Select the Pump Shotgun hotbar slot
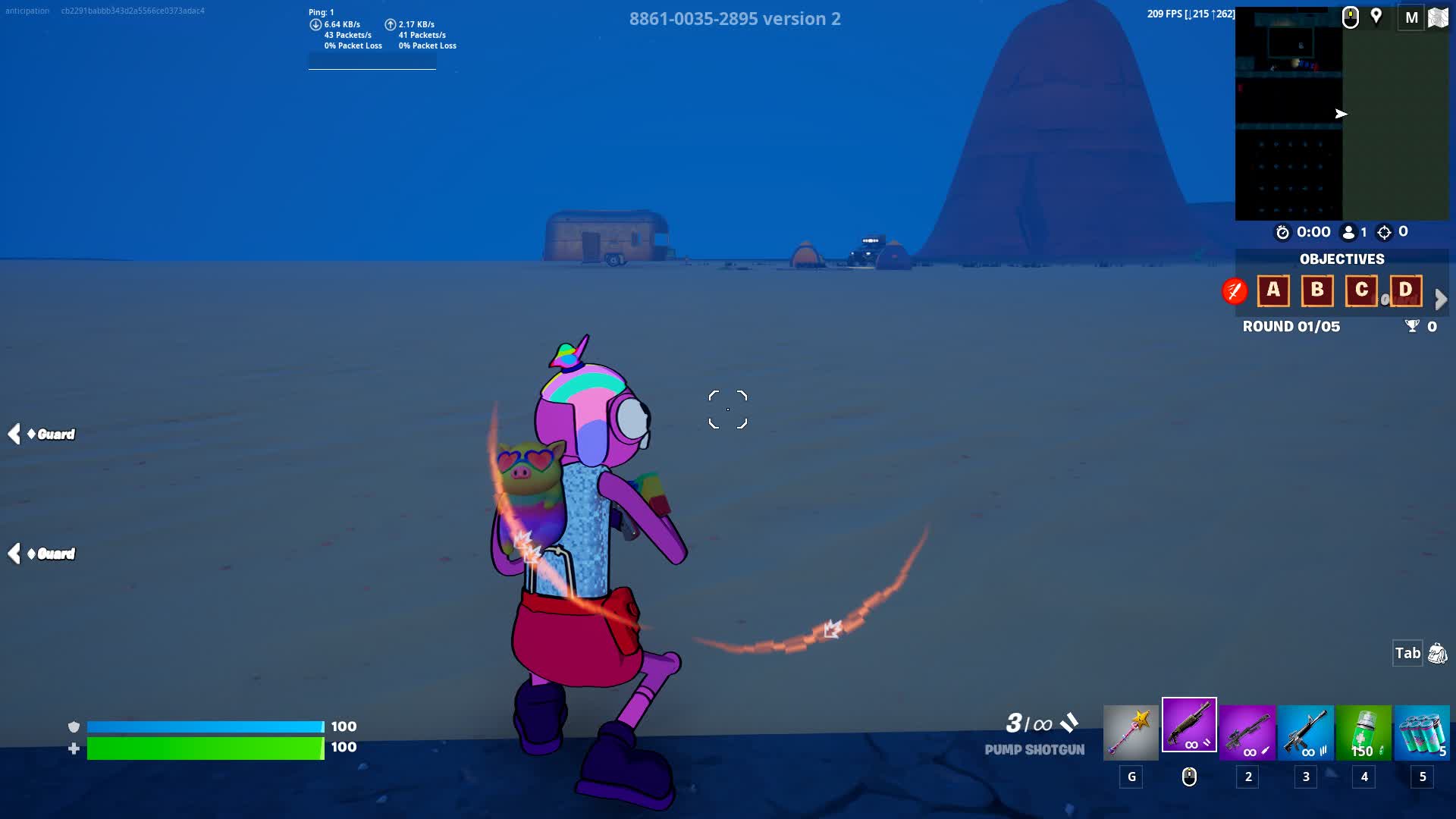The width and height of the screenshot is (1456, 819). [x=1189, y=725]
